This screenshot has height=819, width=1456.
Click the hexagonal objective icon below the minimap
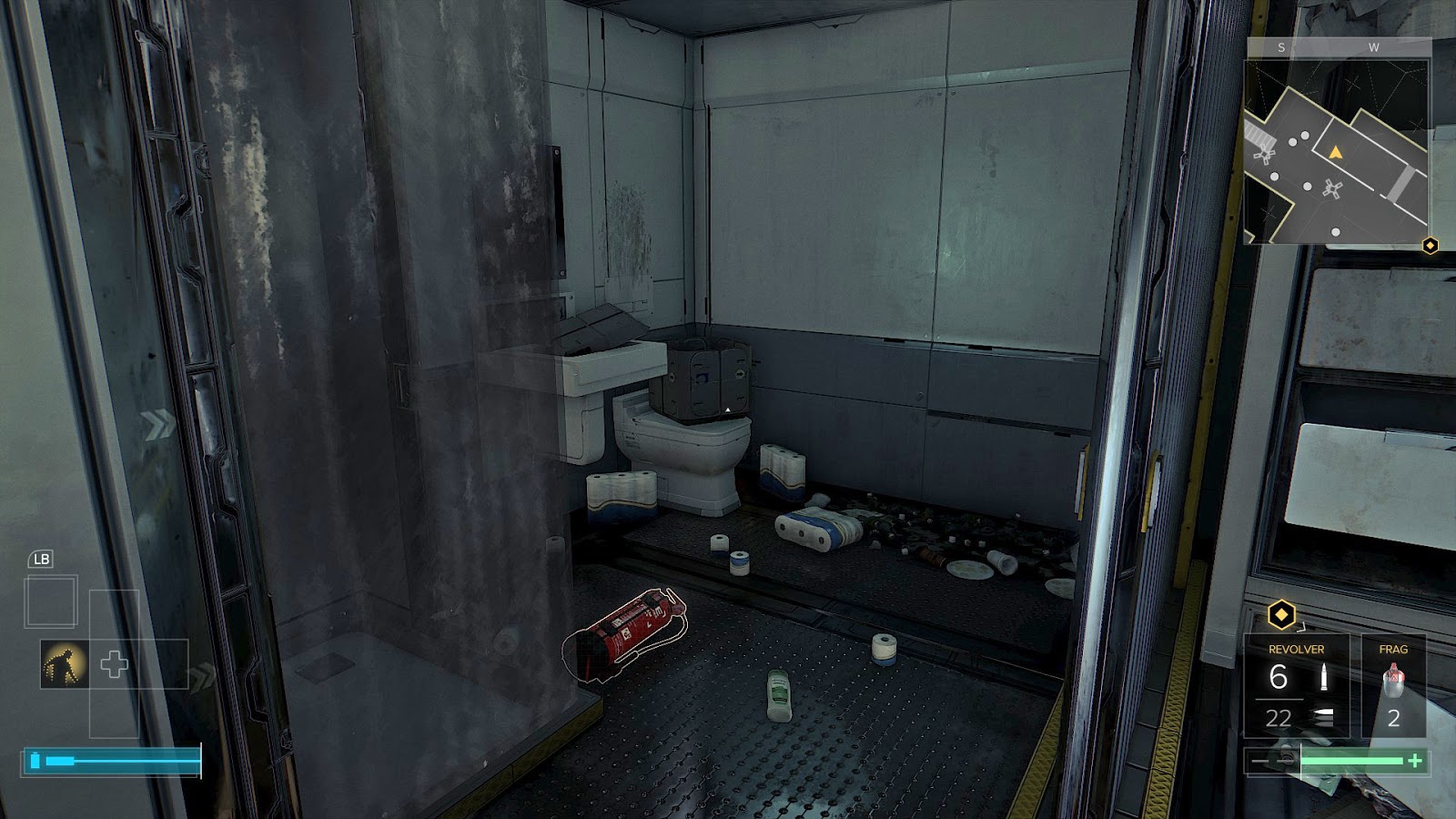(x=1430, y=243)
